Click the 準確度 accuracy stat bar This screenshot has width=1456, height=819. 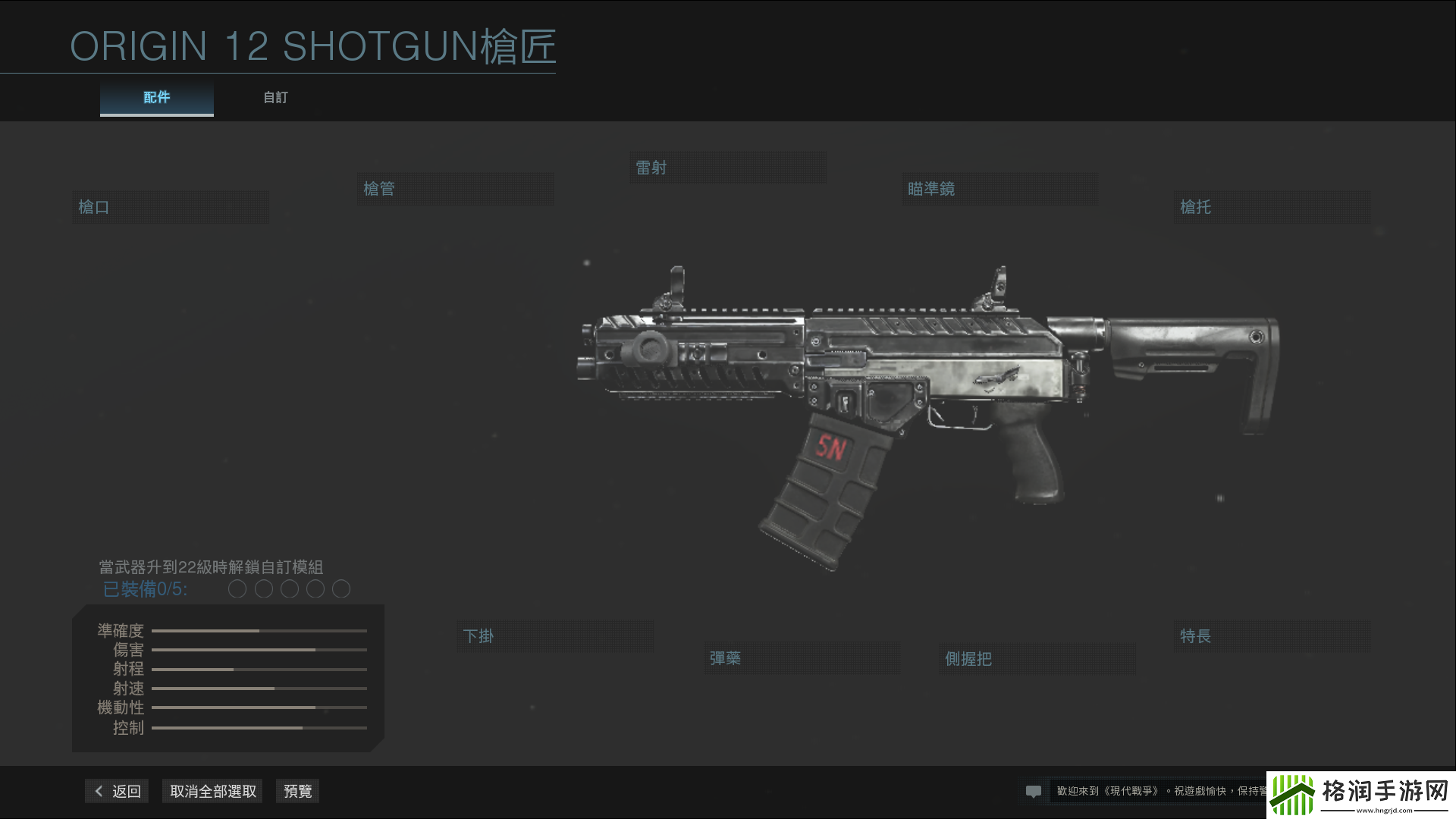[259, 630]
